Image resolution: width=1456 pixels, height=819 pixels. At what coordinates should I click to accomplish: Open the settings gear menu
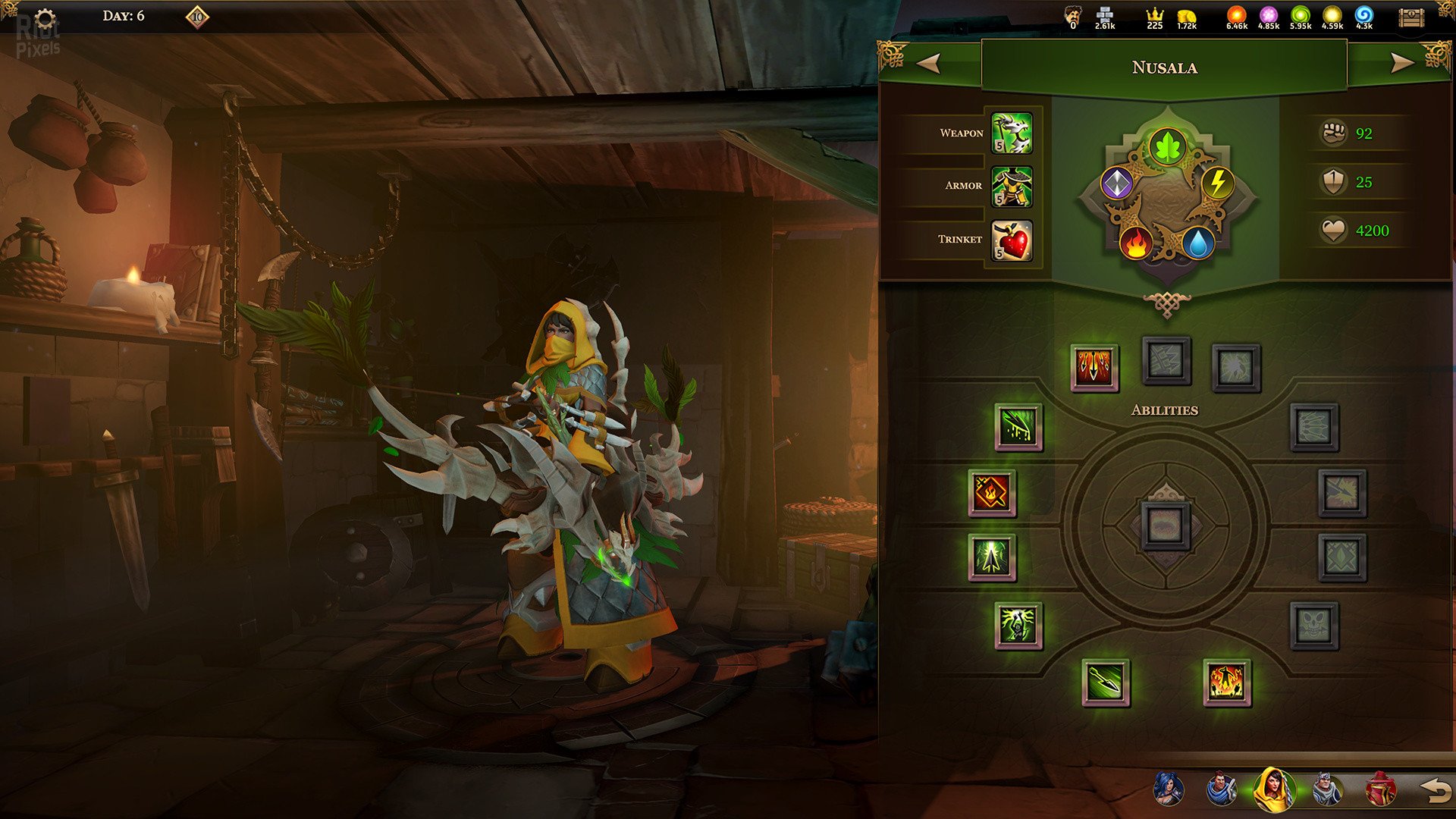pyautogui.click(x=45, y=19)
